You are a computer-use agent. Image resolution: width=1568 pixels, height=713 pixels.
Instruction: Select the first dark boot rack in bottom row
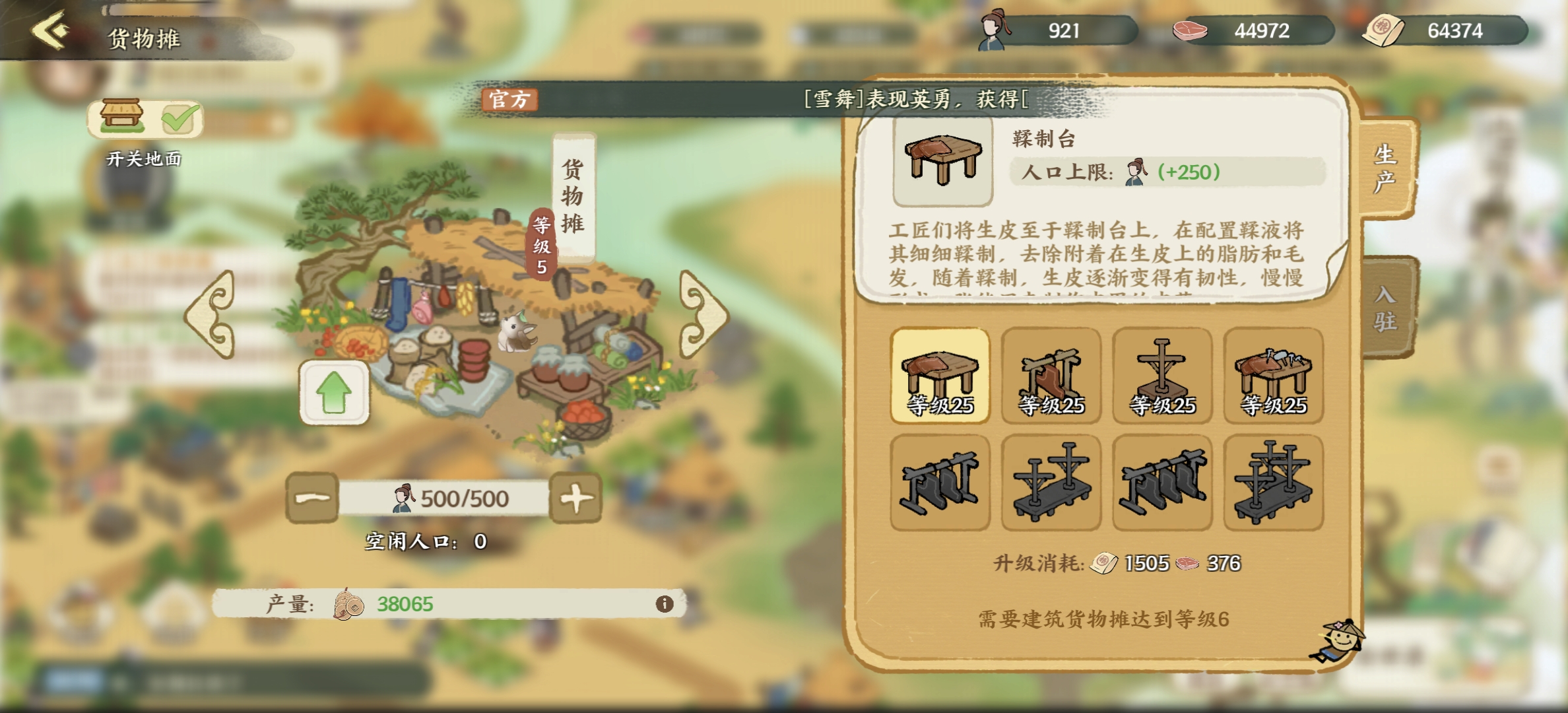coord(941,483)
